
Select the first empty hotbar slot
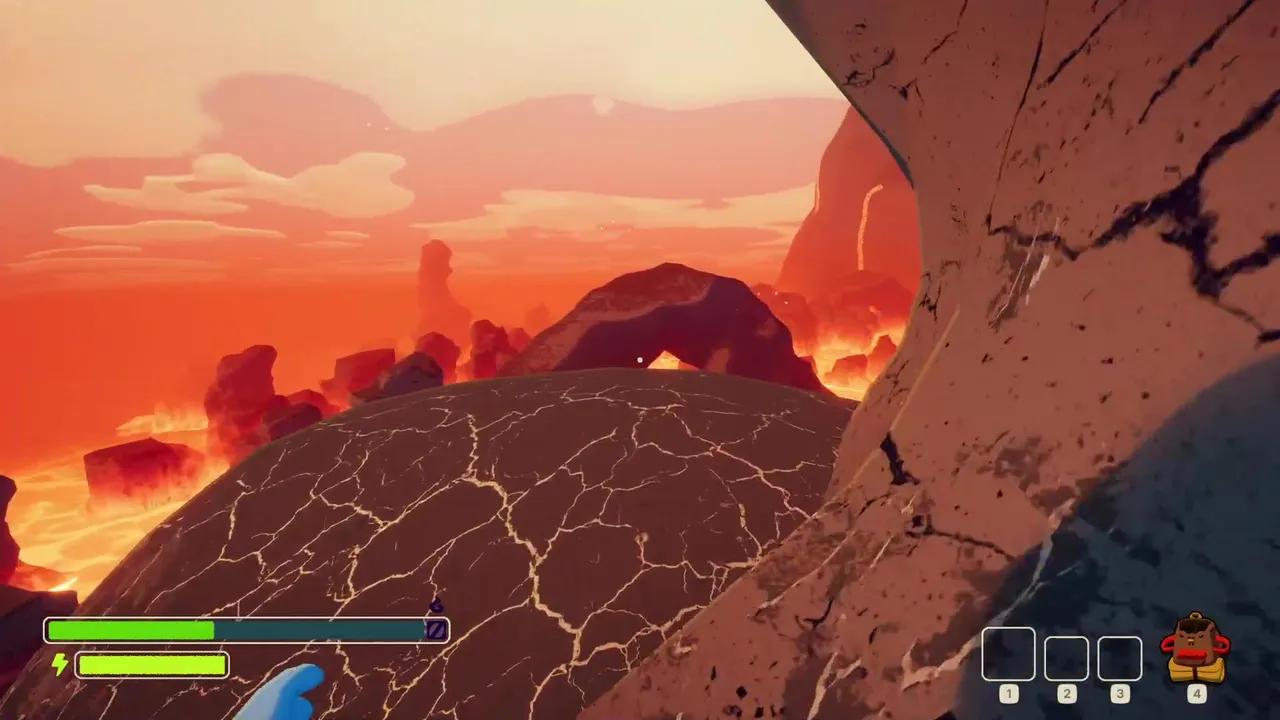(1008, 653)
